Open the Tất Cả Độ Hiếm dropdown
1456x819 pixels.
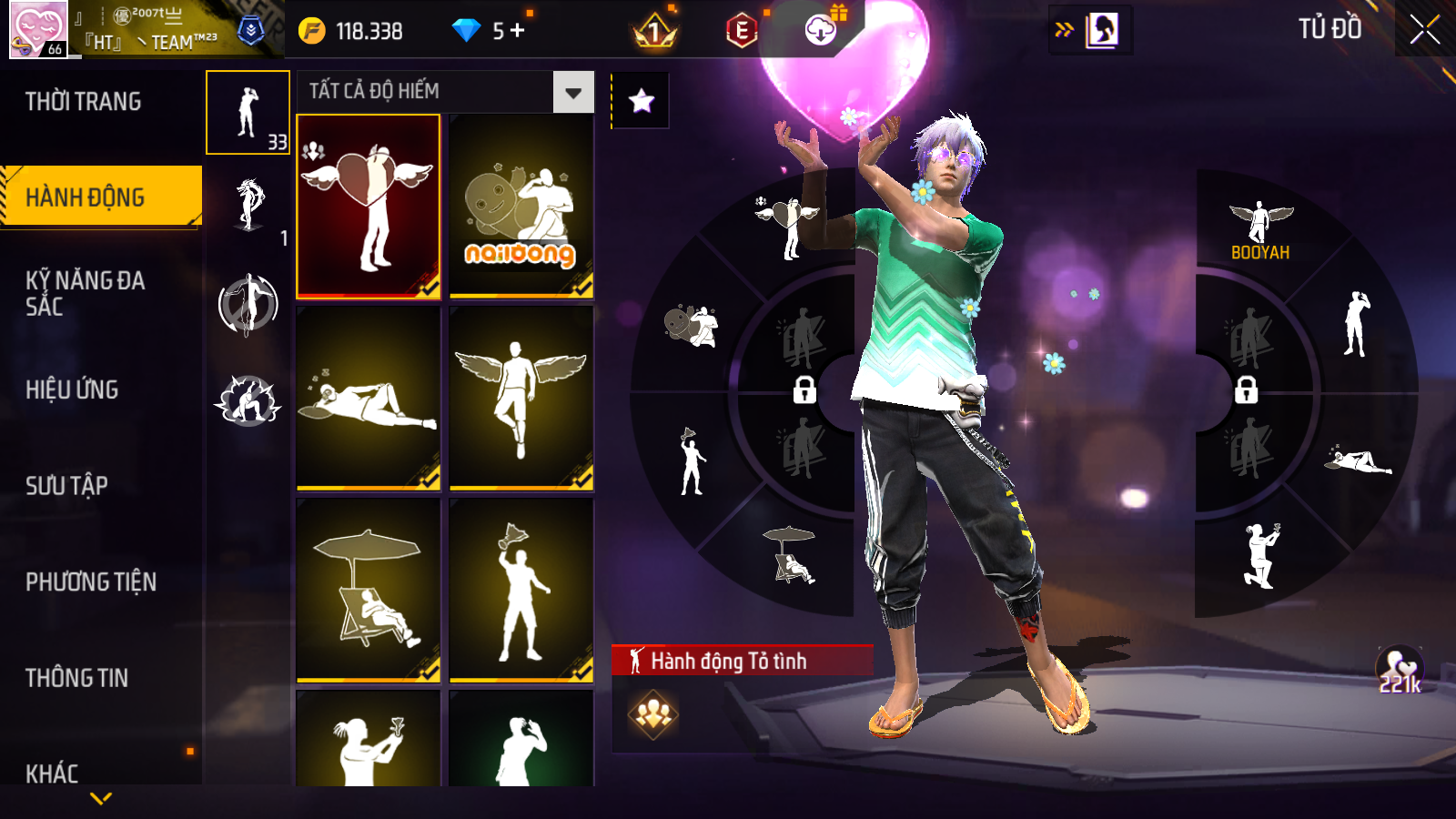572,92
